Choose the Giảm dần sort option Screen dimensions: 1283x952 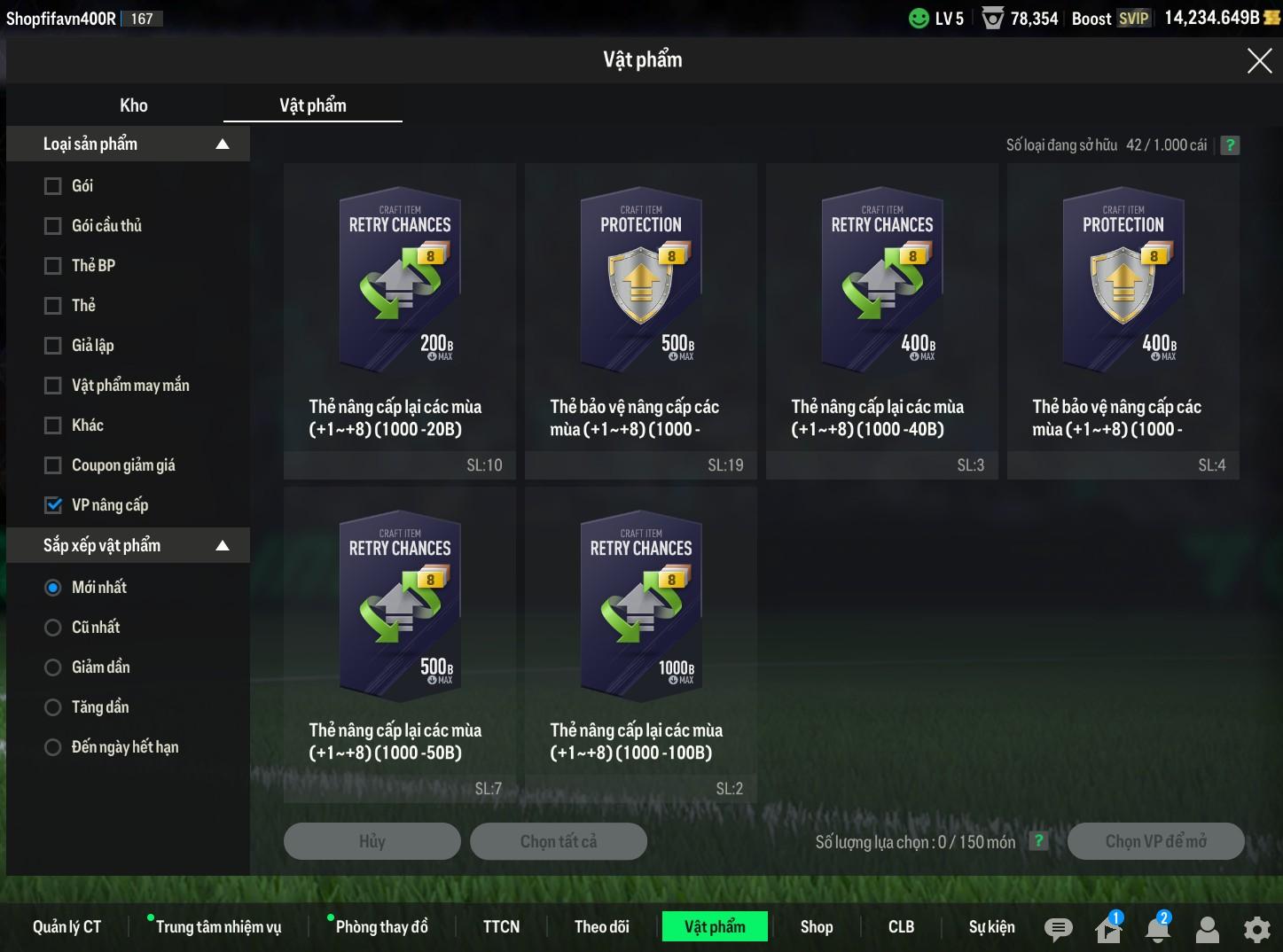pos(53,667)
